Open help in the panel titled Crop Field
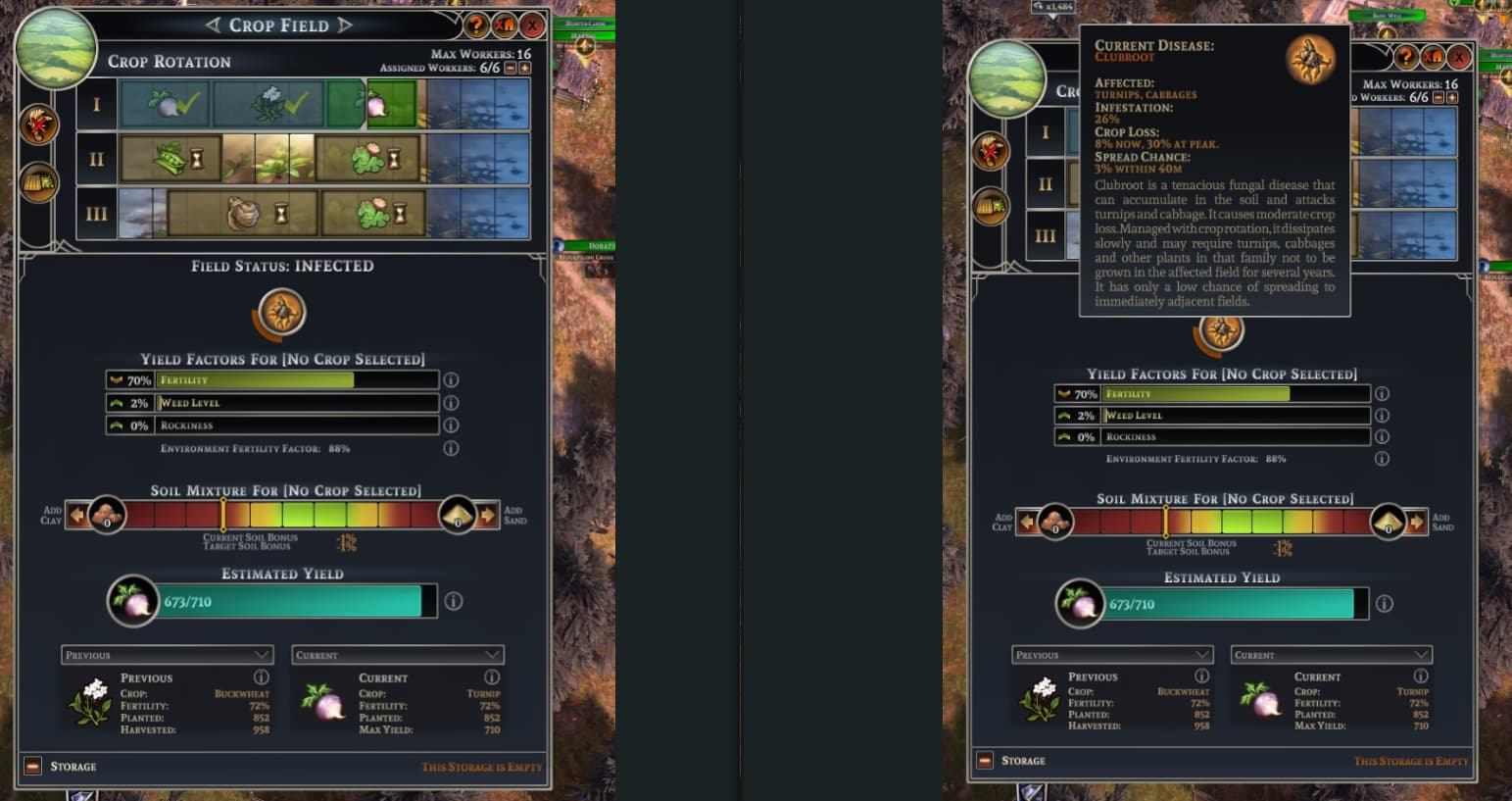The image size is (1512, 801). pos(476,25)
